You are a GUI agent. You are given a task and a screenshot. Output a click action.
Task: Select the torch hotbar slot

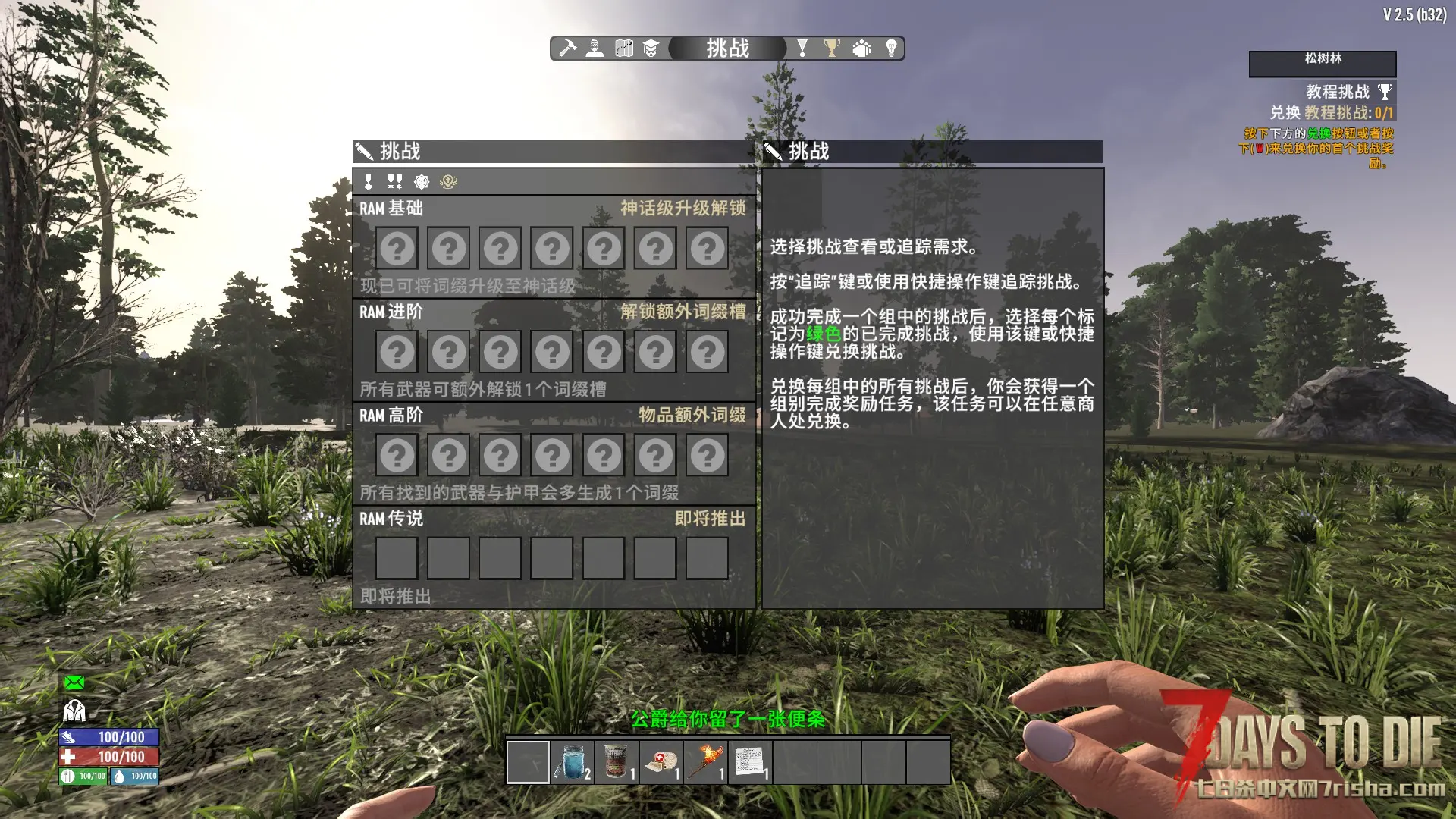705,761
